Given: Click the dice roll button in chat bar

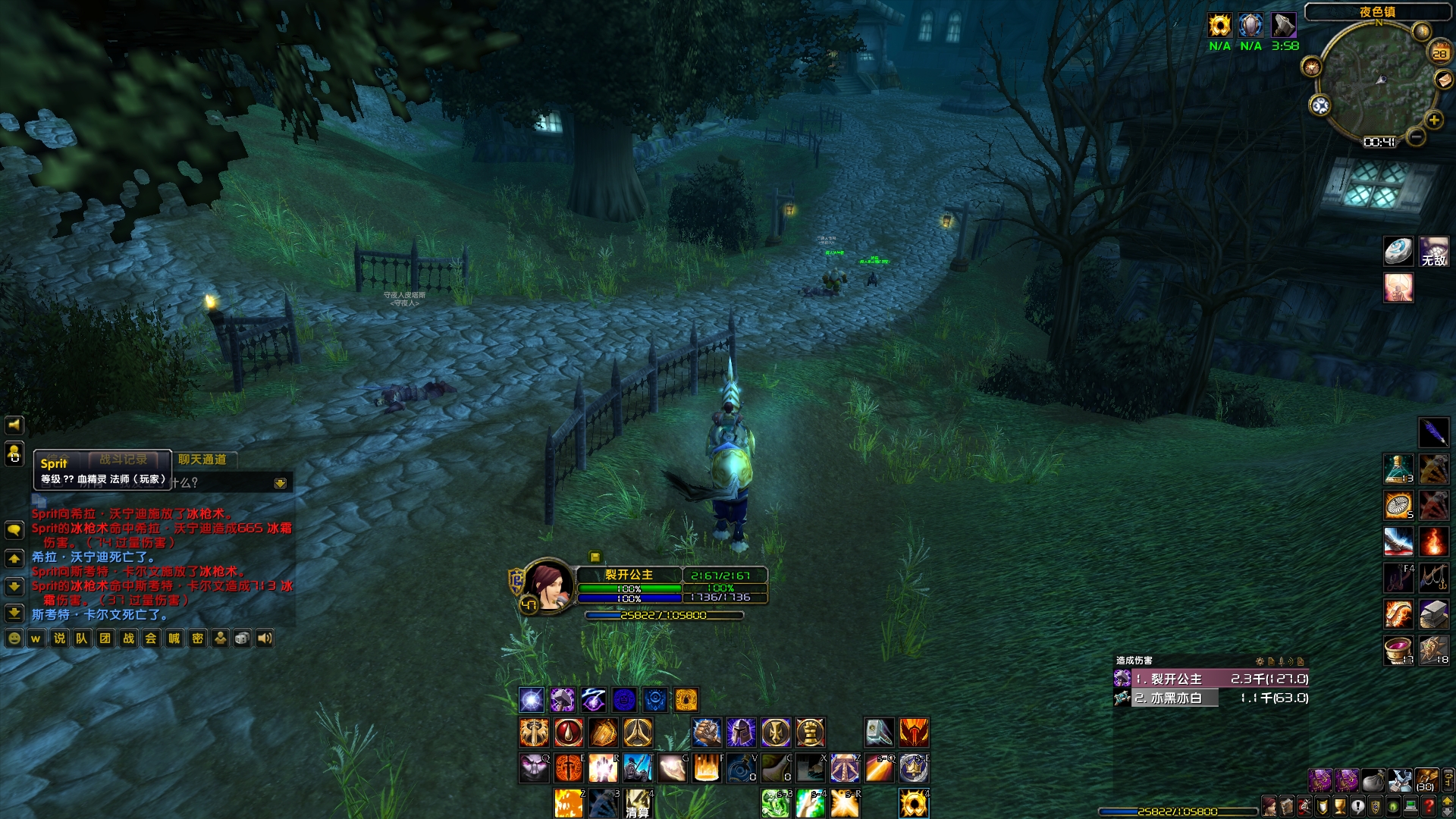Looking at the screenshot, I should (242, 639).
